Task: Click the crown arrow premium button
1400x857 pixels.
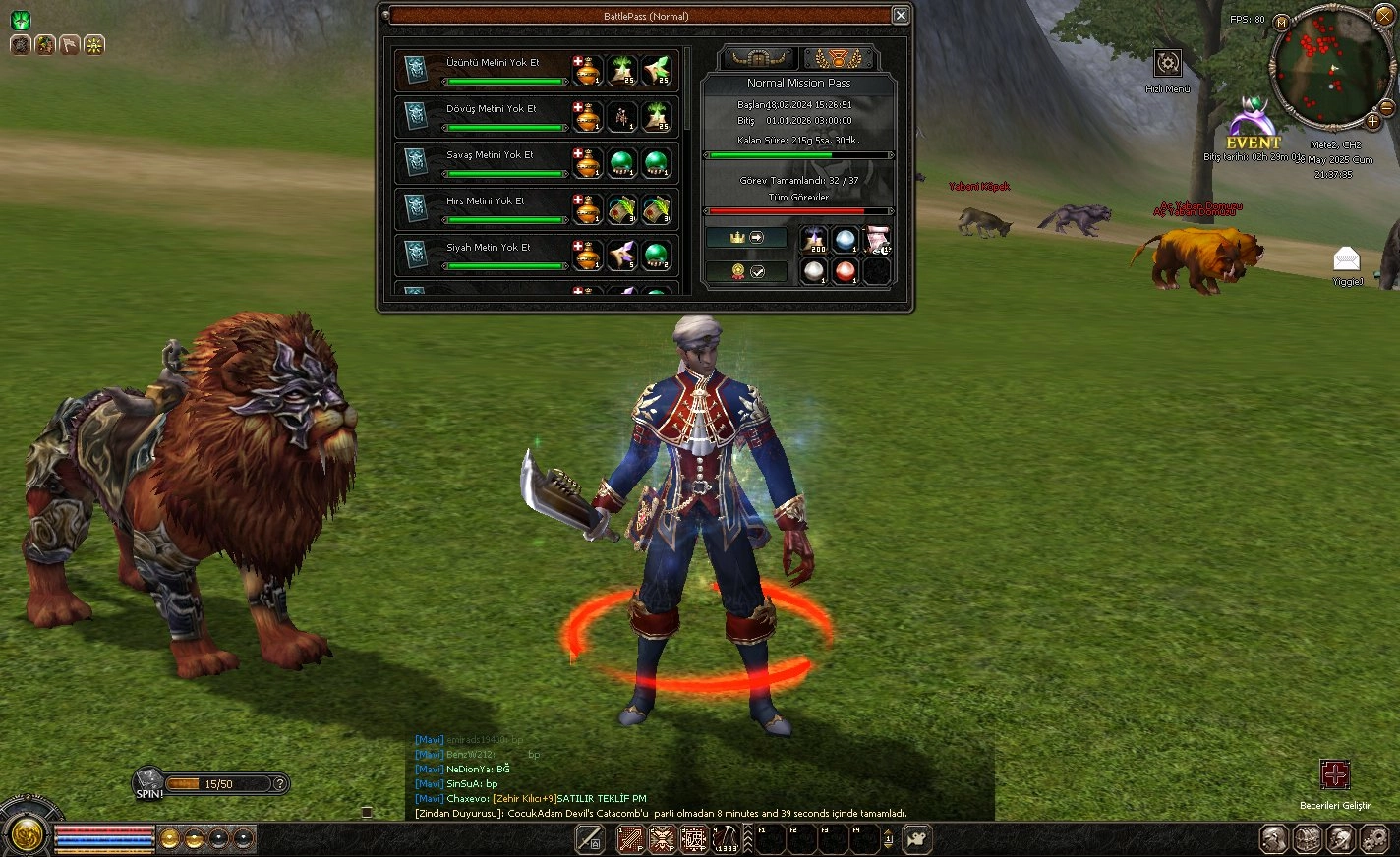Action: (x=746, y=238)
